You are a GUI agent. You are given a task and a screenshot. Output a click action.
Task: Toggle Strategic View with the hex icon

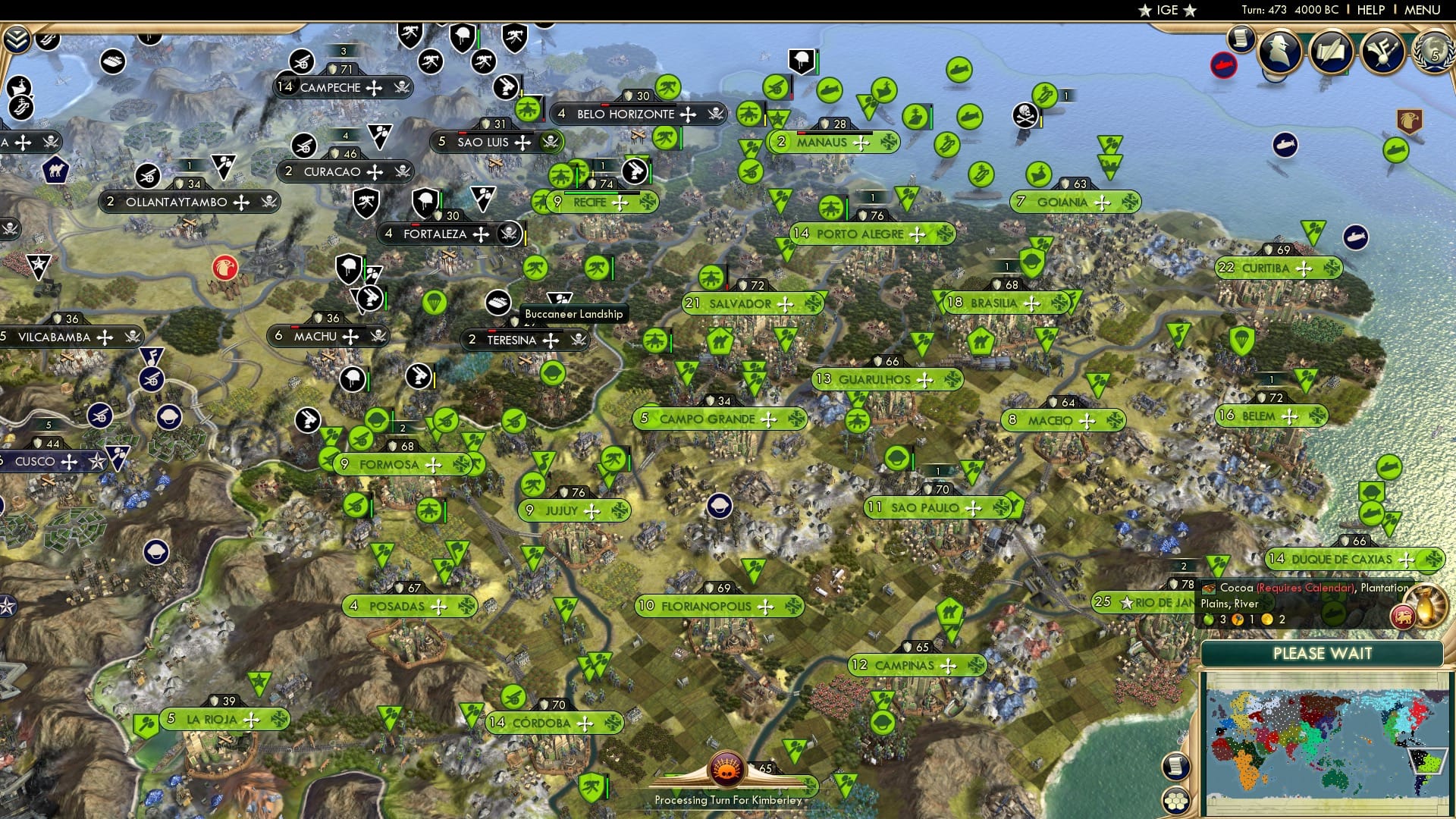(1175, 801)
